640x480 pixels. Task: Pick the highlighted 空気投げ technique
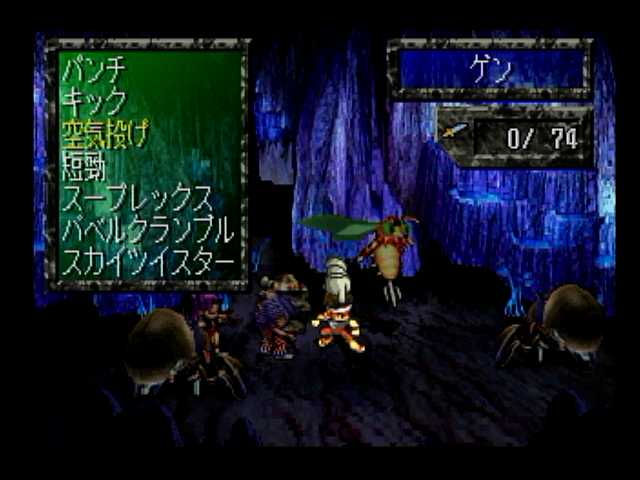click(x=105, y=133)
